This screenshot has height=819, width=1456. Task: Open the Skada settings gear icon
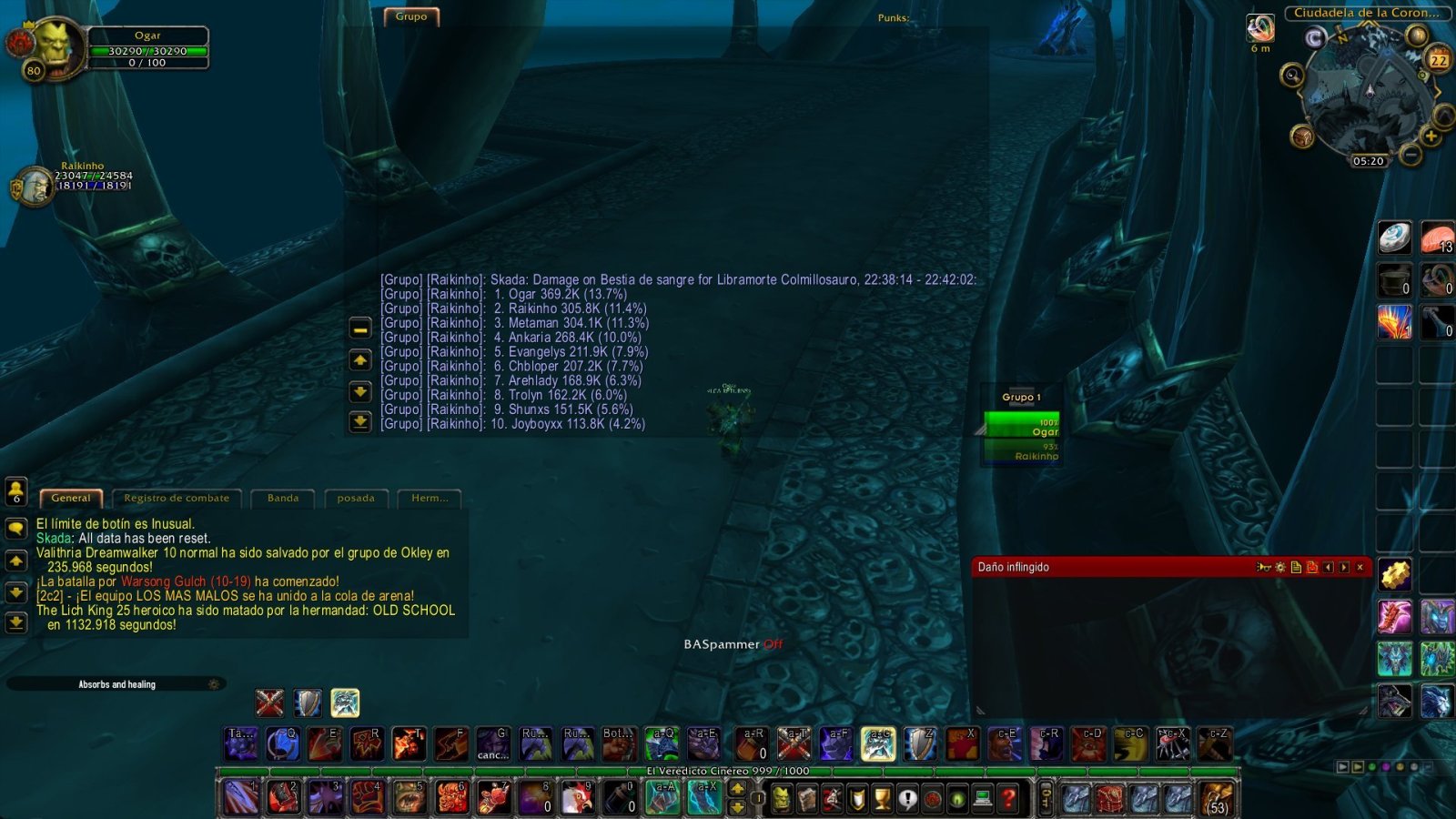(x=1280, y=567)
